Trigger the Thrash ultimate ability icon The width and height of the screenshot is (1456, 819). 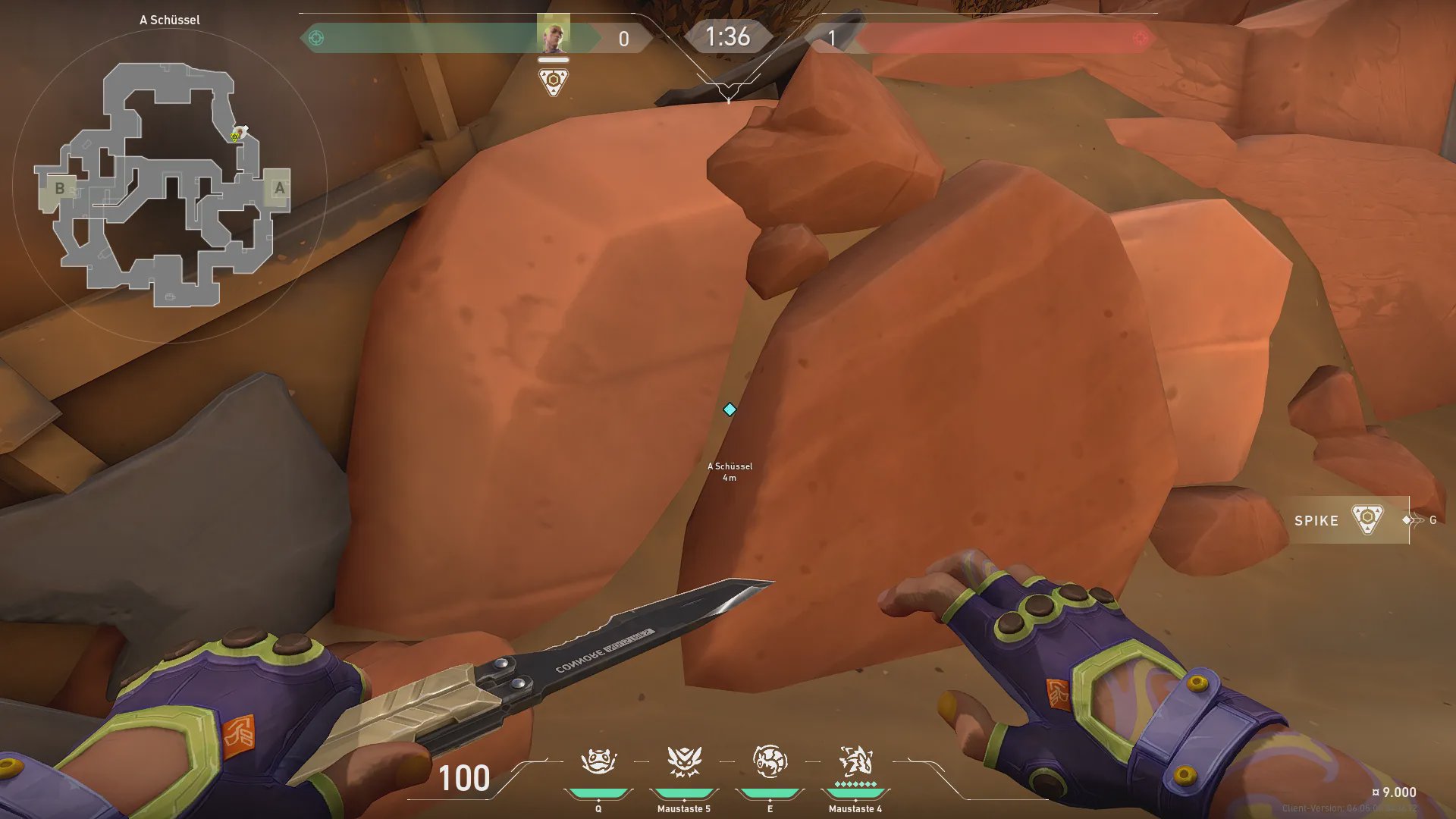(855, 761)
